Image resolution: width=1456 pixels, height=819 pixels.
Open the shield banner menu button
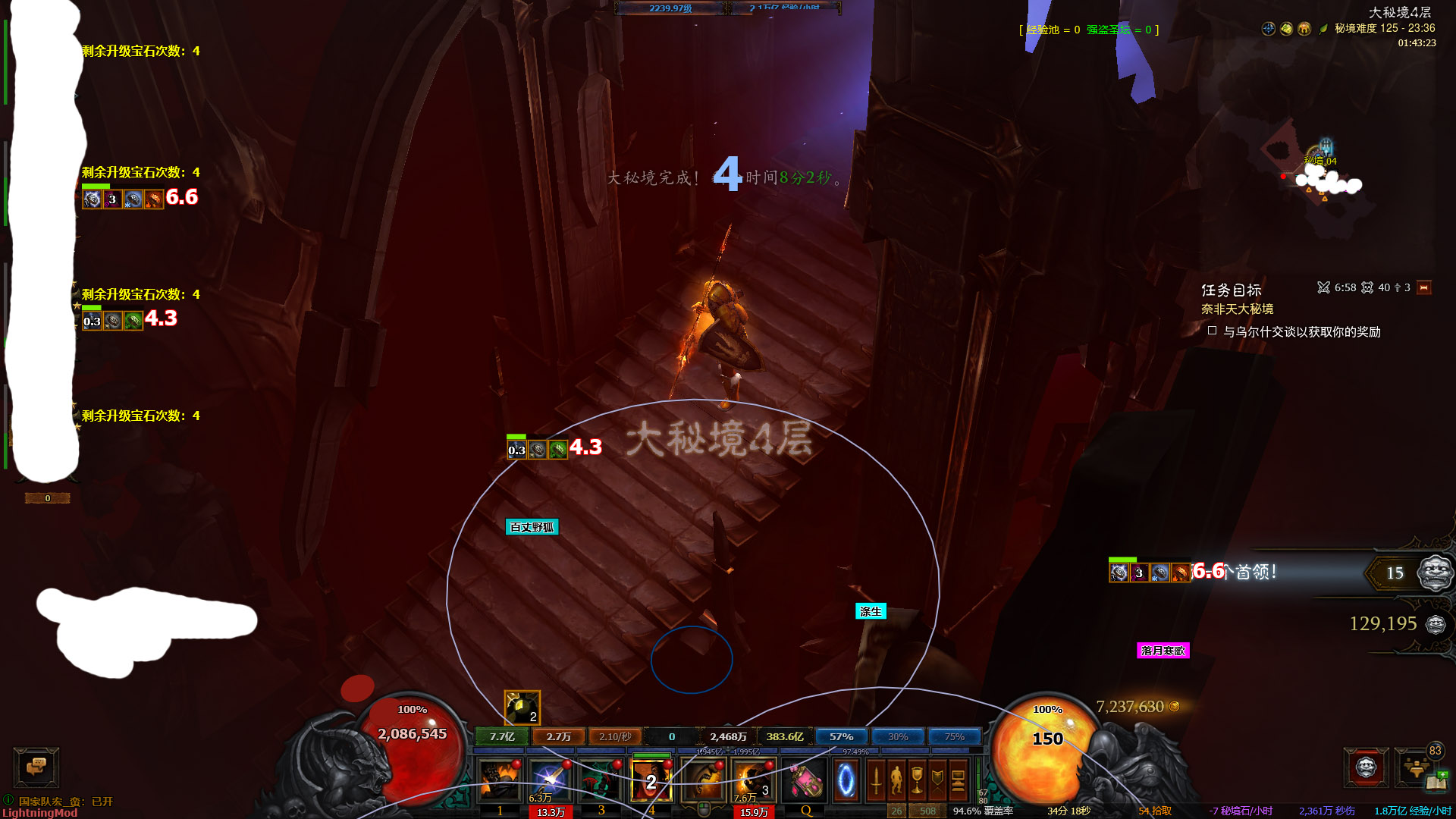click(937, 780)
